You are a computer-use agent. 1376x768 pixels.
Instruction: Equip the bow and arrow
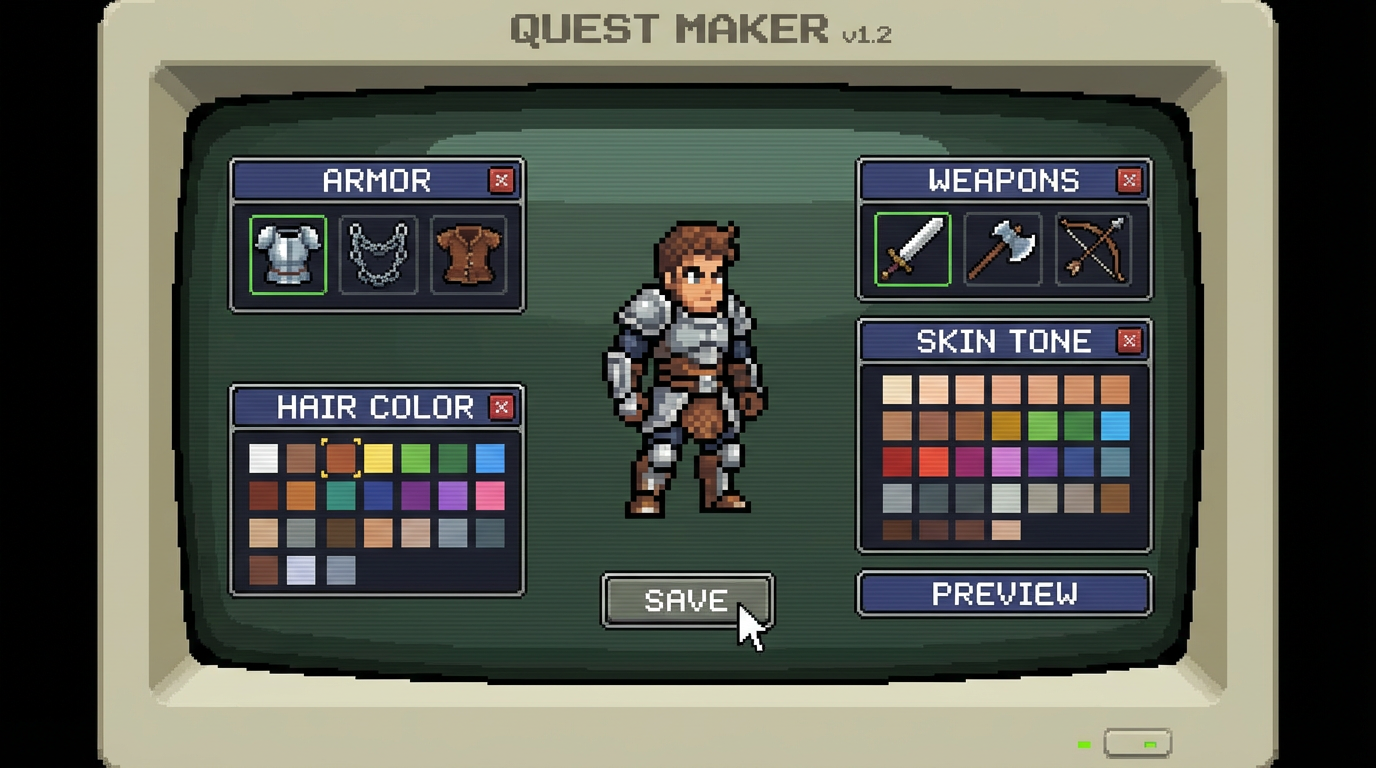pyautogui.click(x=1097, y=249)
